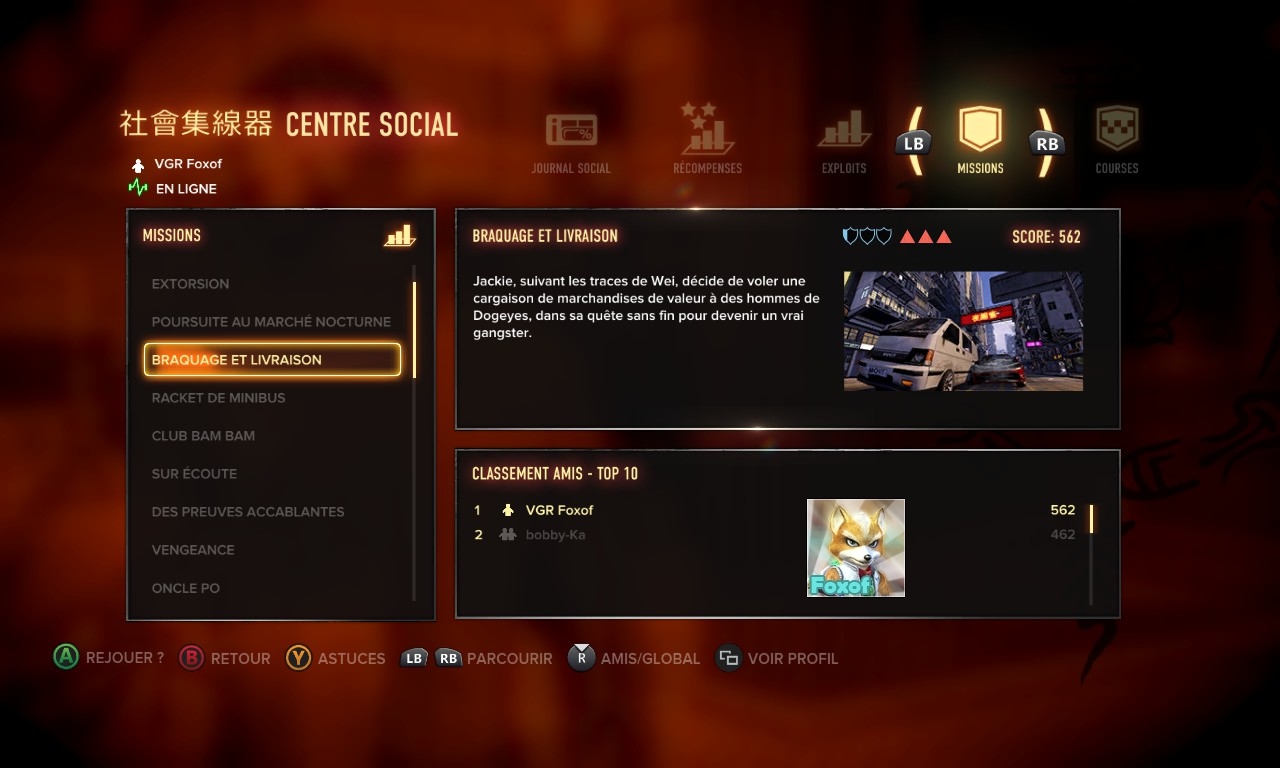Select the Sur Écoute mission
The image size is (1280, 768).
(x=194, y=474)
